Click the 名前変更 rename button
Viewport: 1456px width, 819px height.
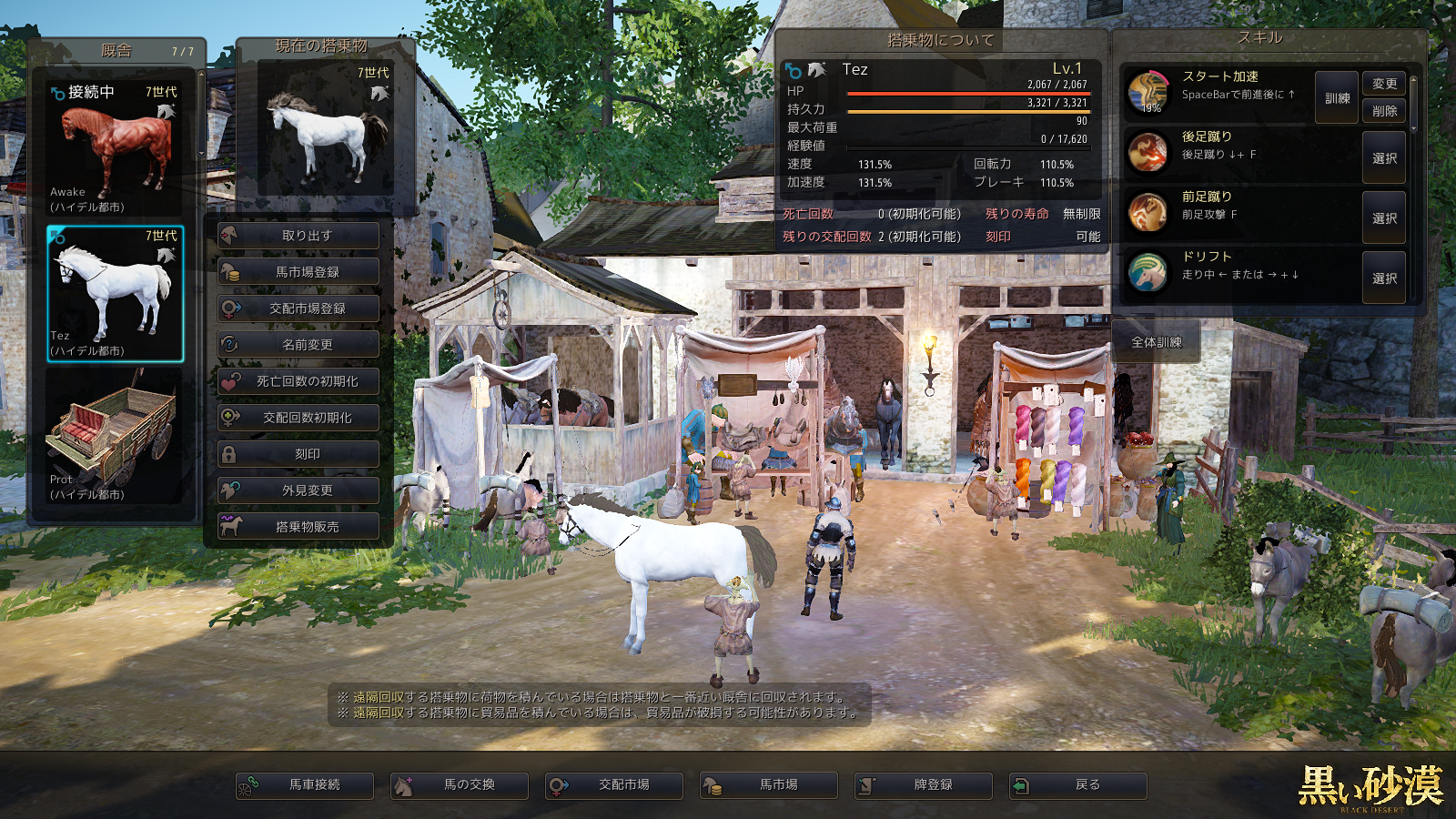pyautogui.click(x=298, y=345)
